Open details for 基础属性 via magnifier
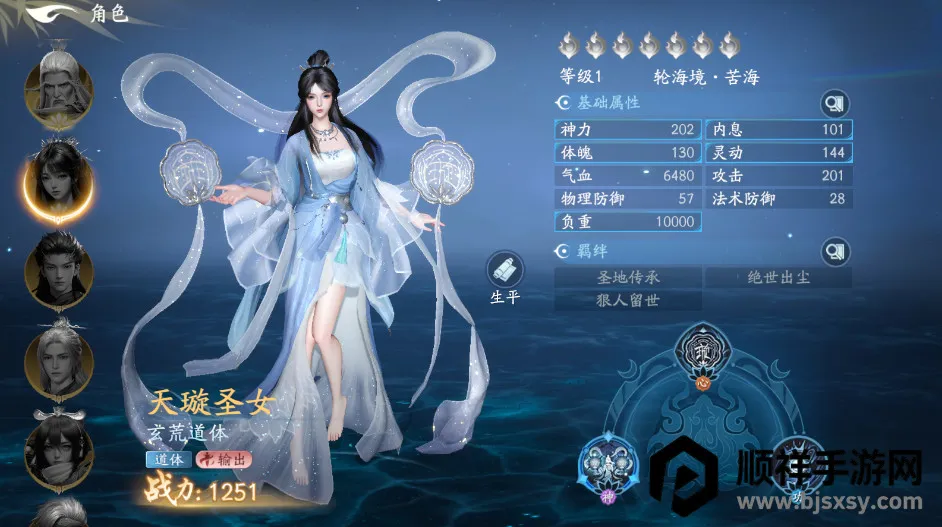This screenshot has width=942, height=527. pyautogui.click(x=834, y=103)
